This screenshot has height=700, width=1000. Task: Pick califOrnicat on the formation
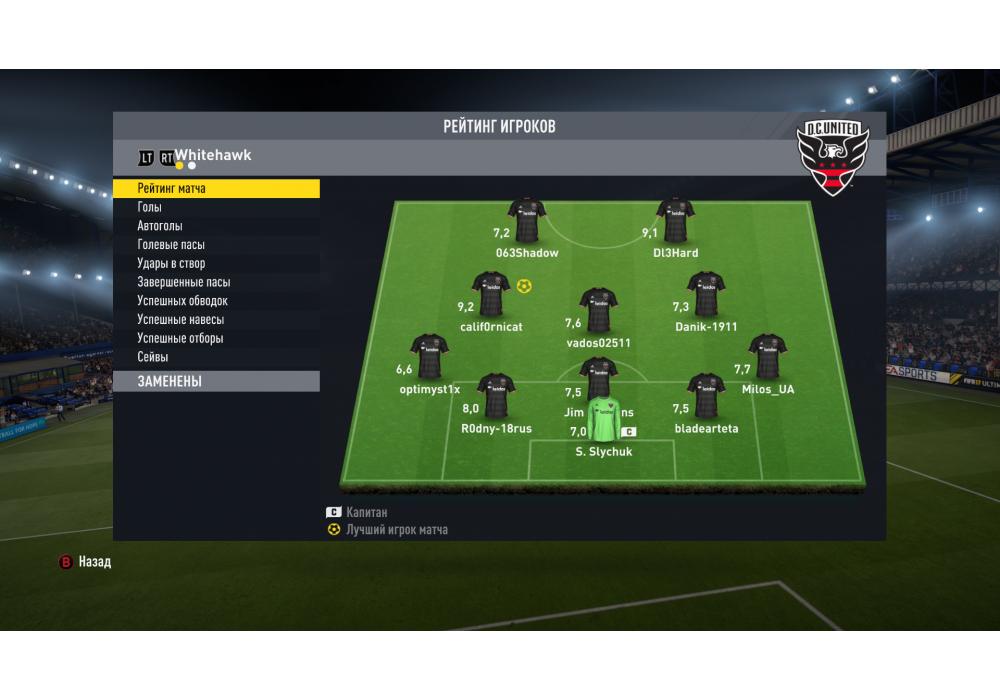[491, 295]
